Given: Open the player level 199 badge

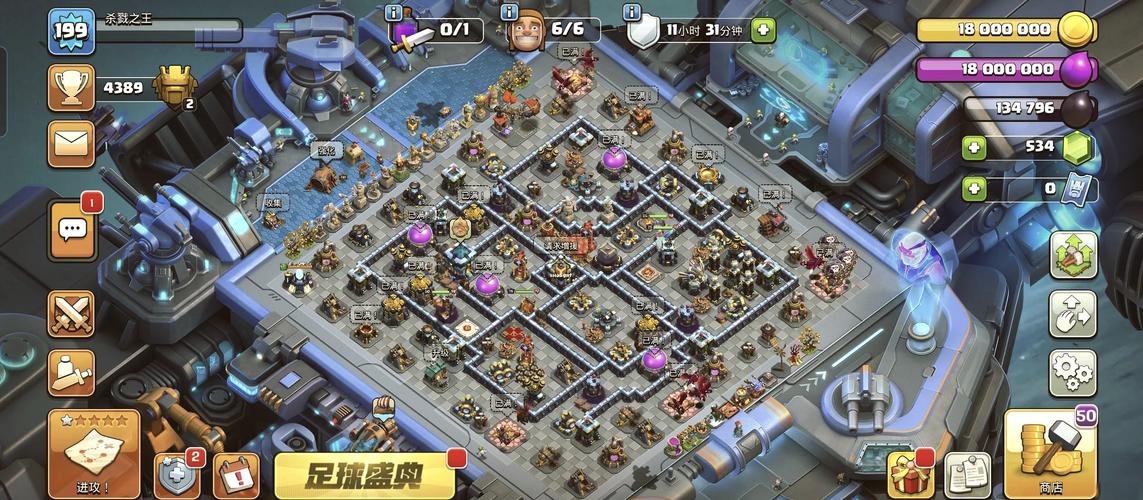Looking at the screenshot, I should [71, 30].
